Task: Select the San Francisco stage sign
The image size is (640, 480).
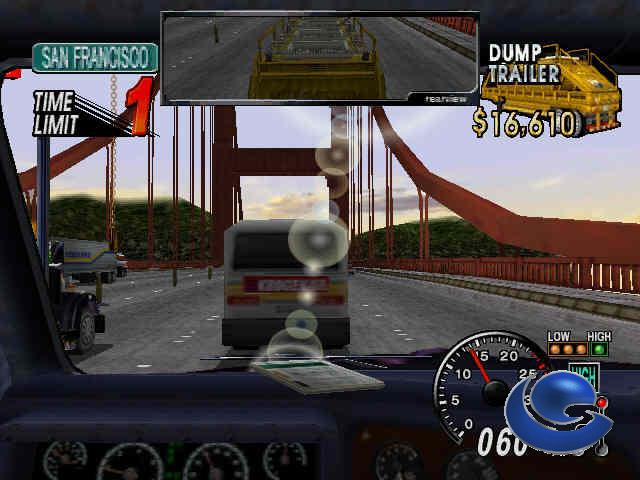Action: coord(95,57)
